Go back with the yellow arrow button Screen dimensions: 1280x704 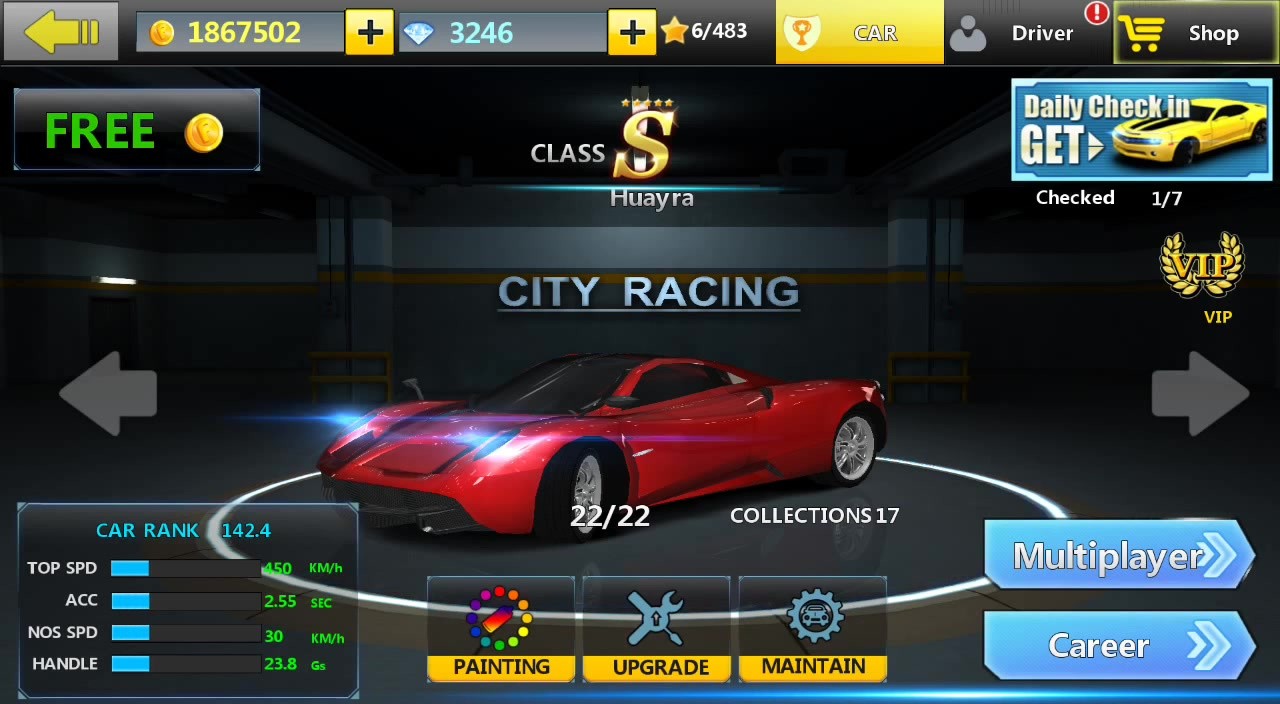click(61, 32)
